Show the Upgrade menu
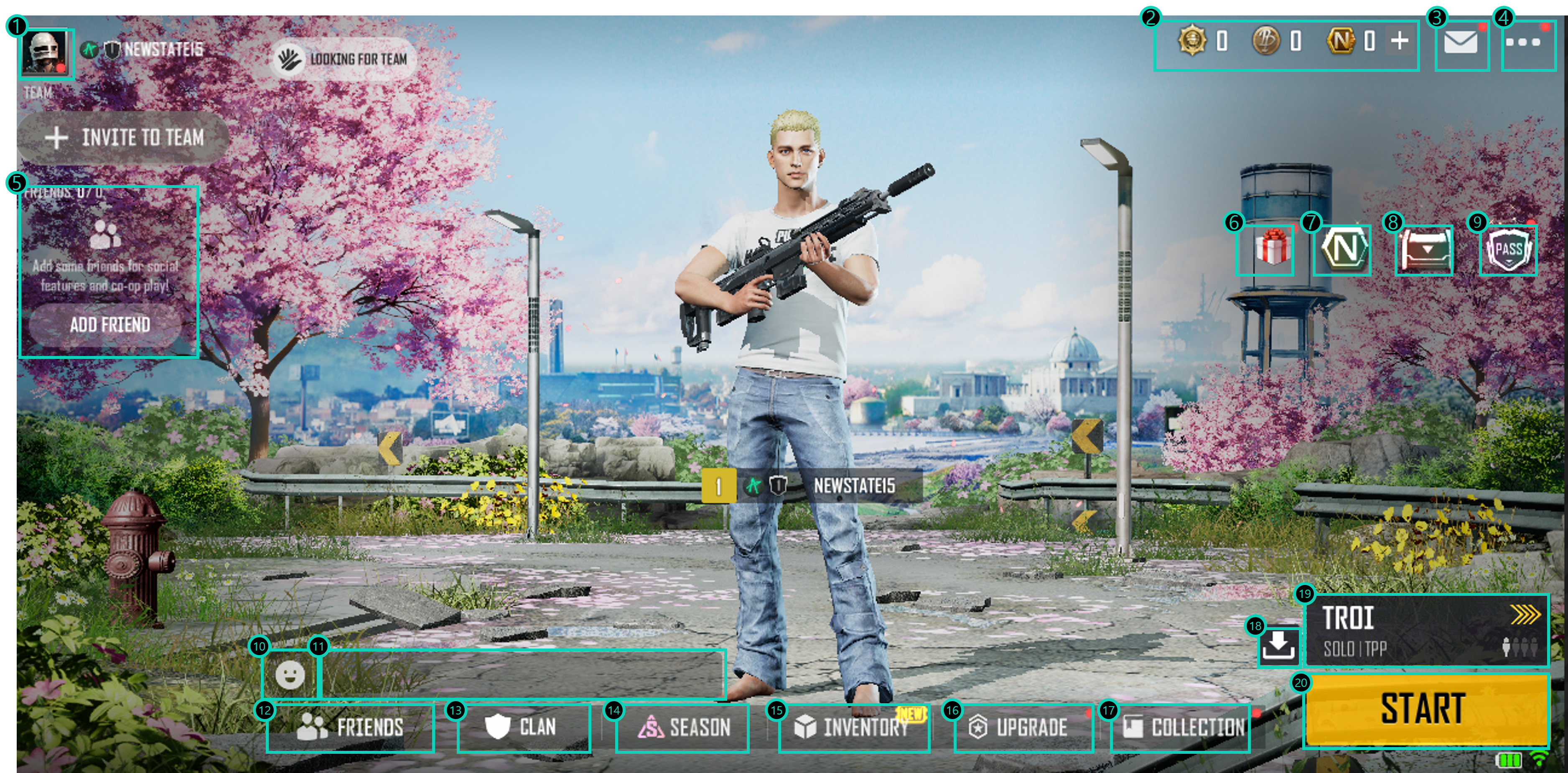 (x=1023, y=727)
